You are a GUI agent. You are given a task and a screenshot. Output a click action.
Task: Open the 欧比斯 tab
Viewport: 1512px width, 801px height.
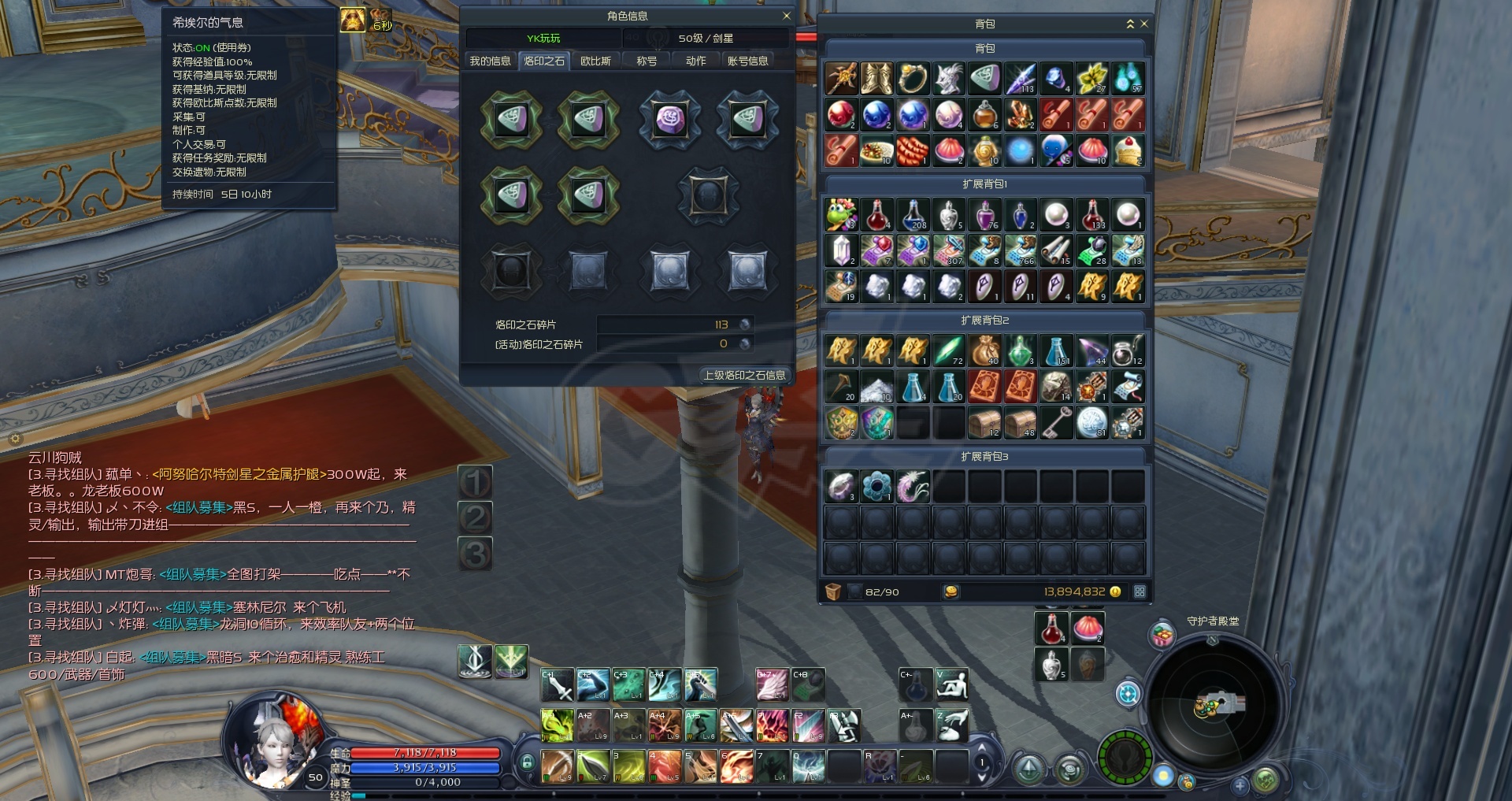595,61
